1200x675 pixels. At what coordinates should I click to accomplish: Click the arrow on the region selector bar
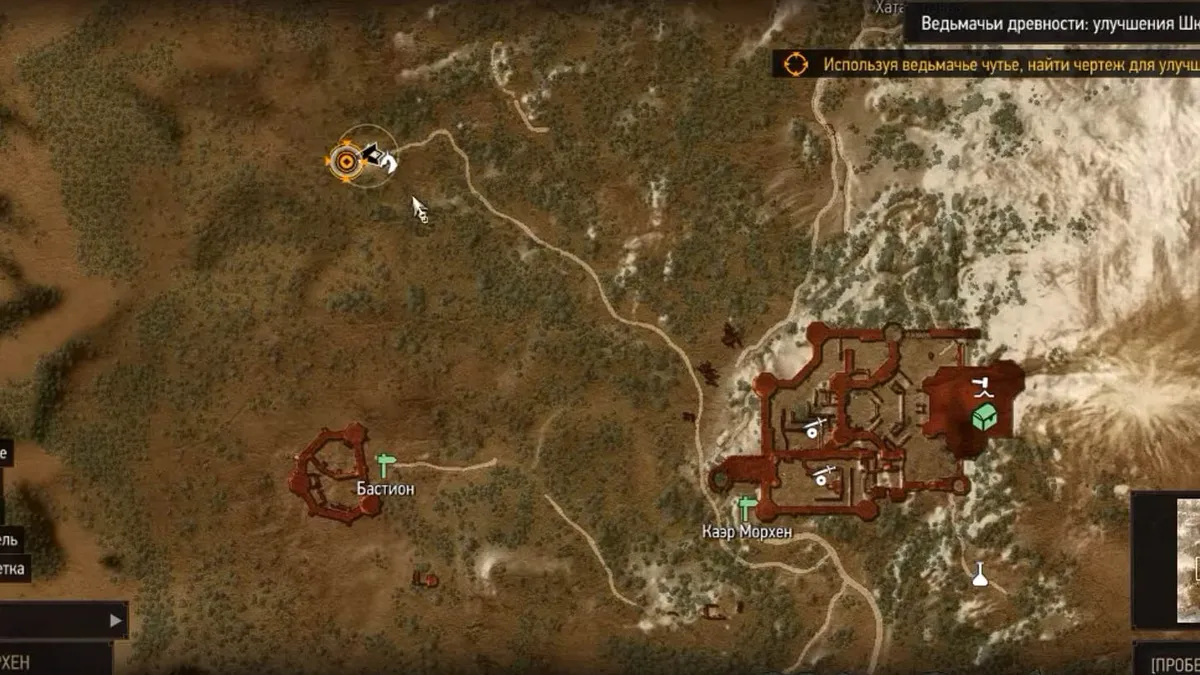115,620
